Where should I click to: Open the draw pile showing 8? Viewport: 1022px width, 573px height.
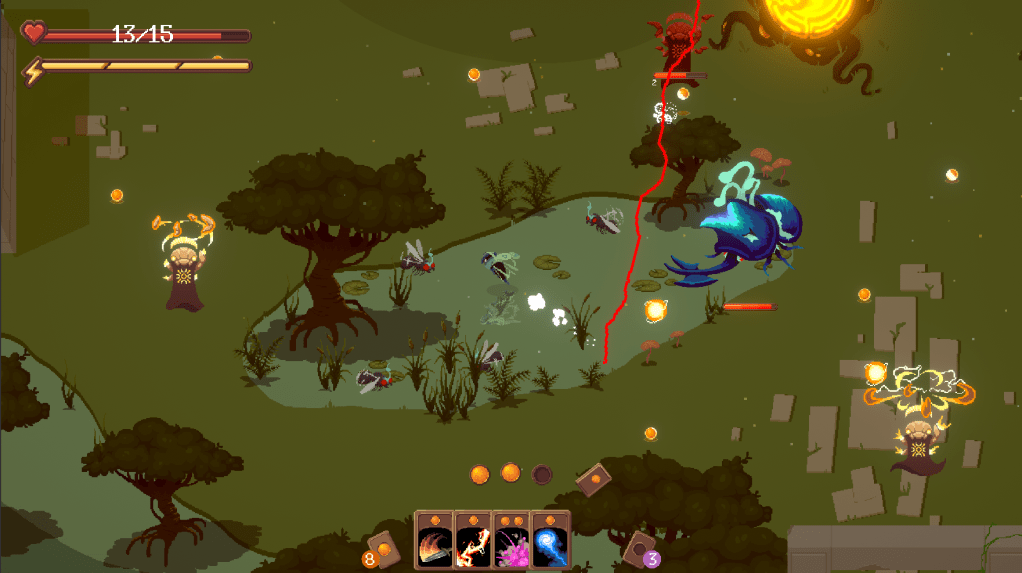pos(382,548)
